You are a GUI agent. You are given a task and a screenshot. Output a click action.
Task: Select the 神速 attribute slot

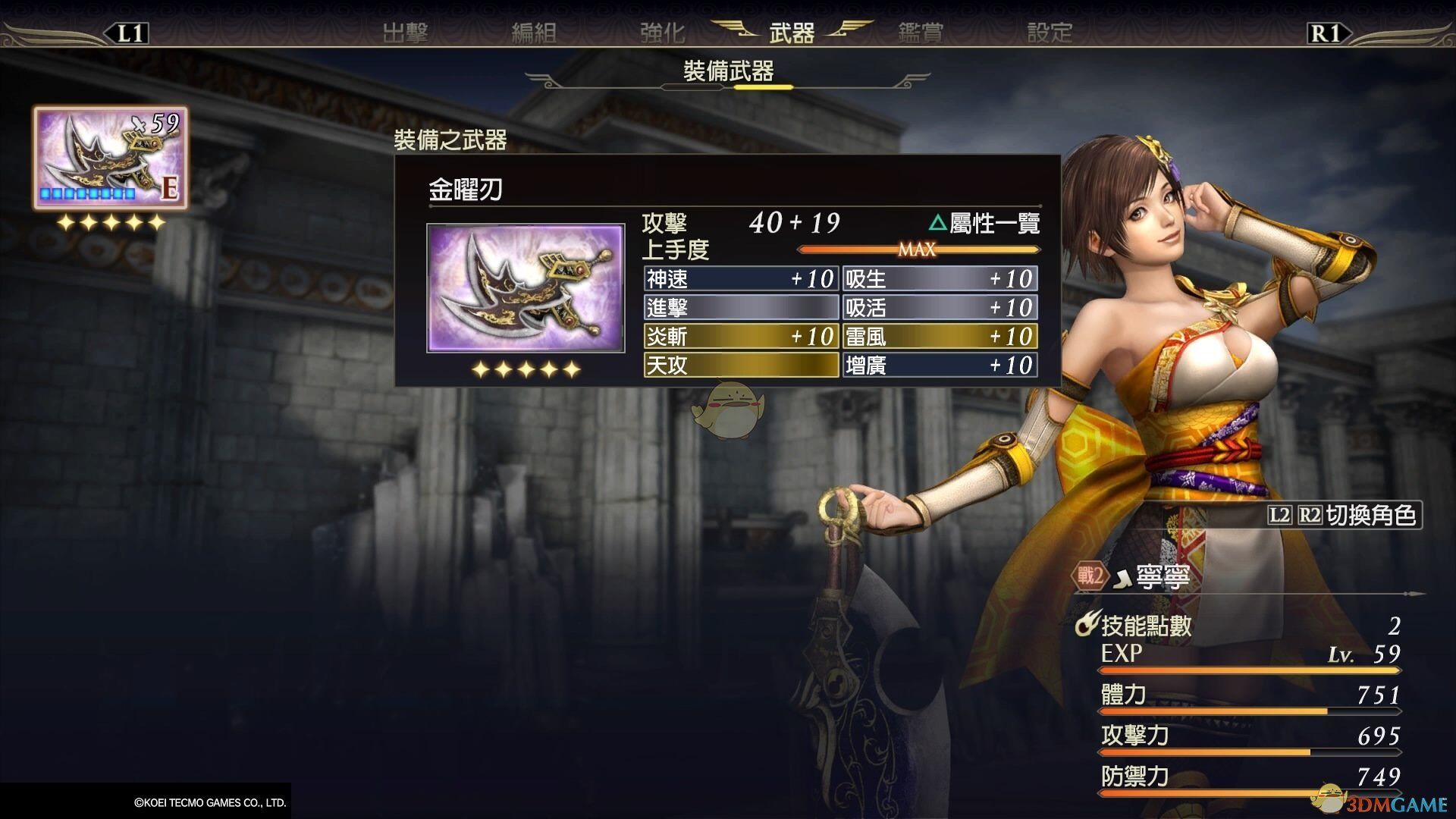[741, 279]
